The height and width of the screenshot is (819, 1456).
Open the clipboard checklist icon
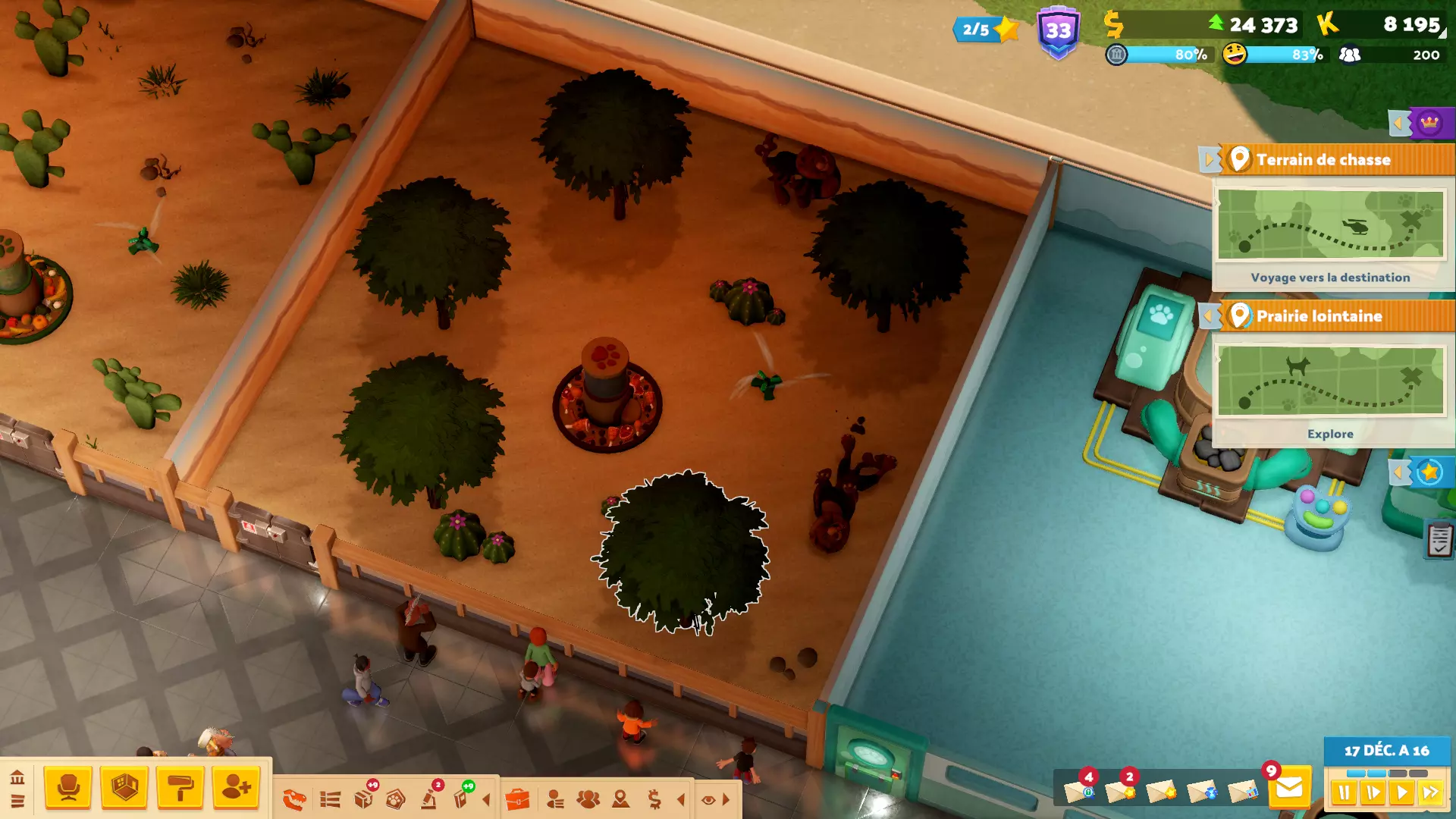pyautogui.click(x=1439, y=540)
